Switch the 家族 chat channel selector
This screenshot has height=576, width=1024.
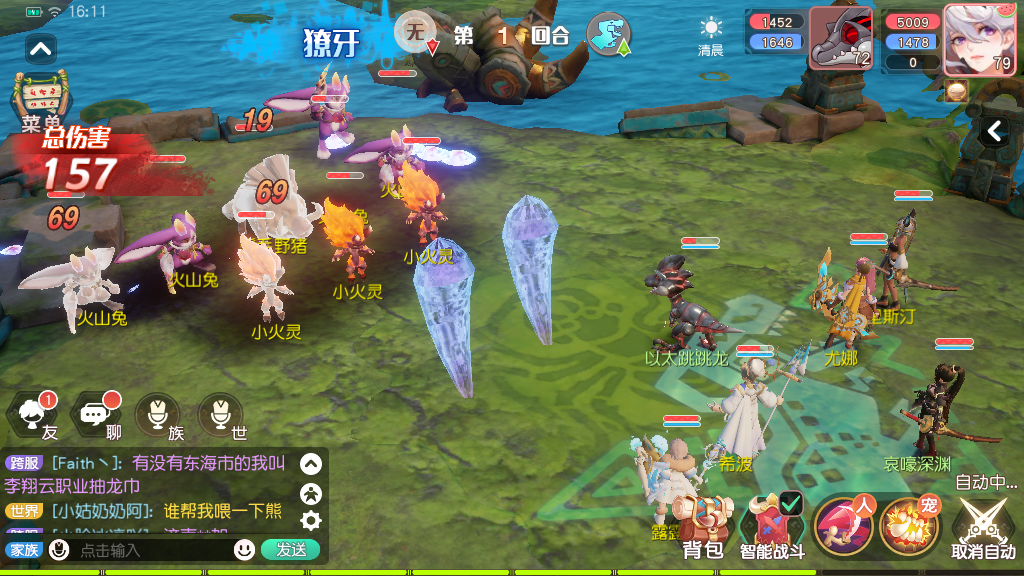point(23,550)
